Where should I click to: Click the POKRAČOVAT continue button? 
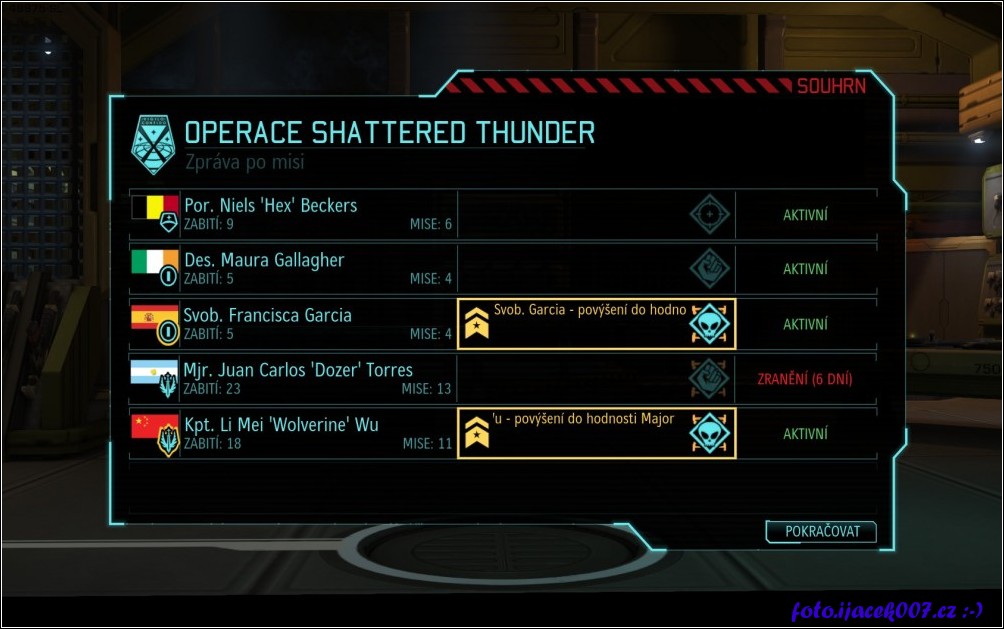[x=821, y=532]
